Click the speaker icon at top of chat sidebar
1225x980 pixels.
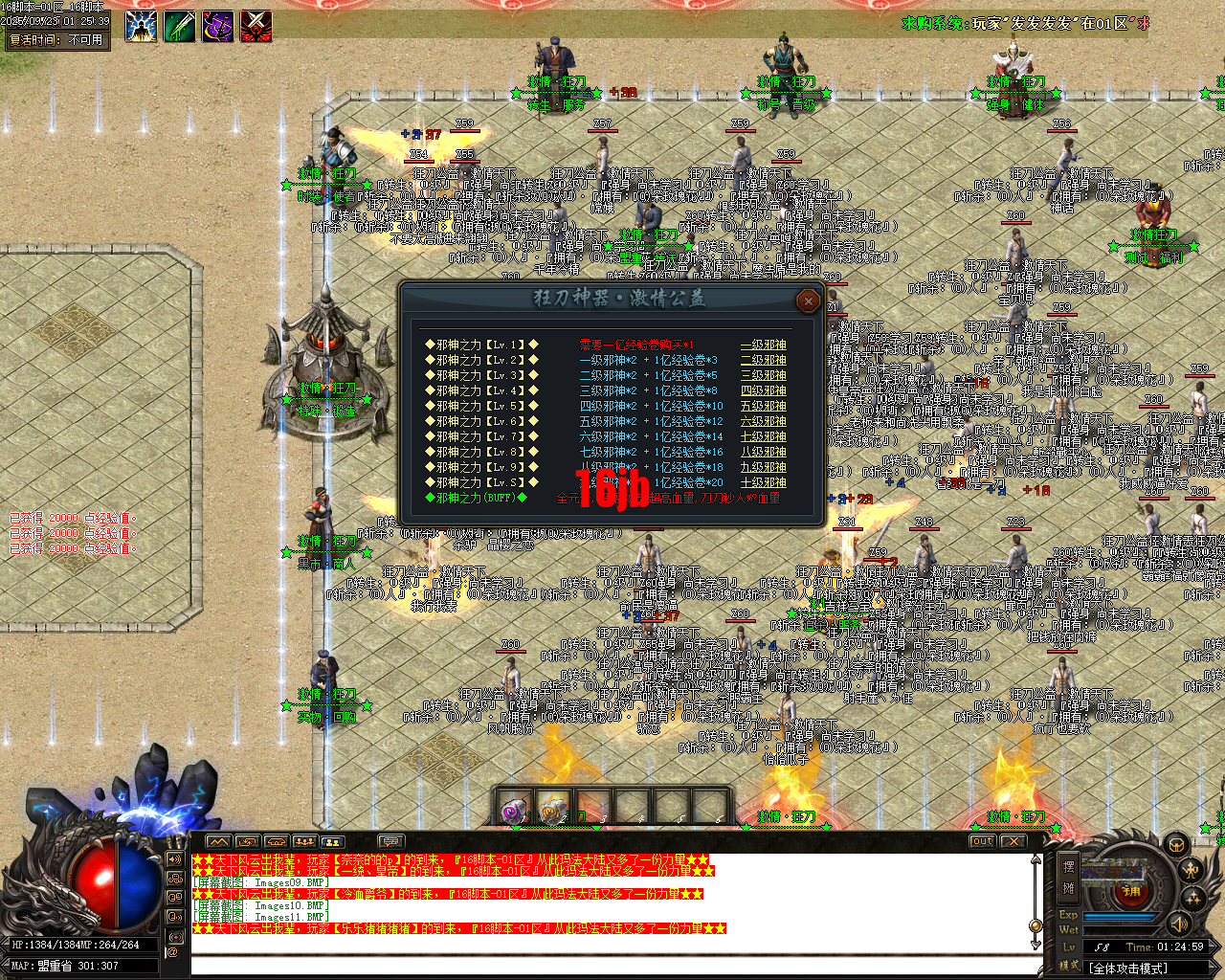point(175,861)
